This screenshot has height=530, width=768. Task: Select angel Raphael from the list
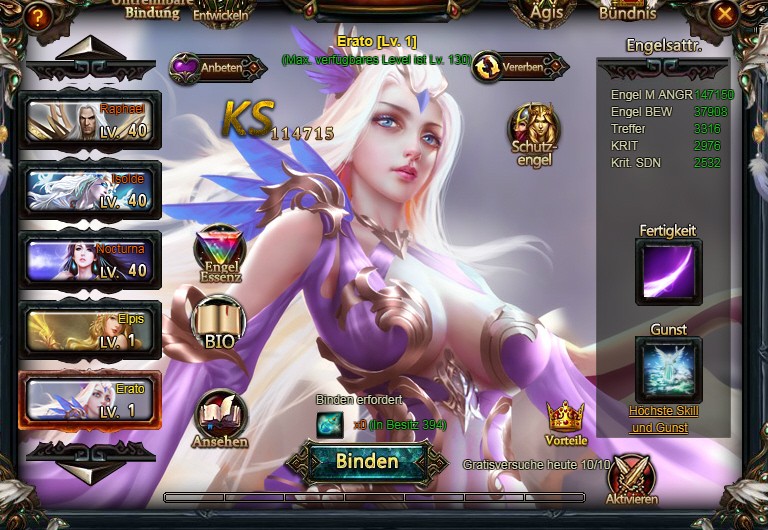[x=90, y=121]
